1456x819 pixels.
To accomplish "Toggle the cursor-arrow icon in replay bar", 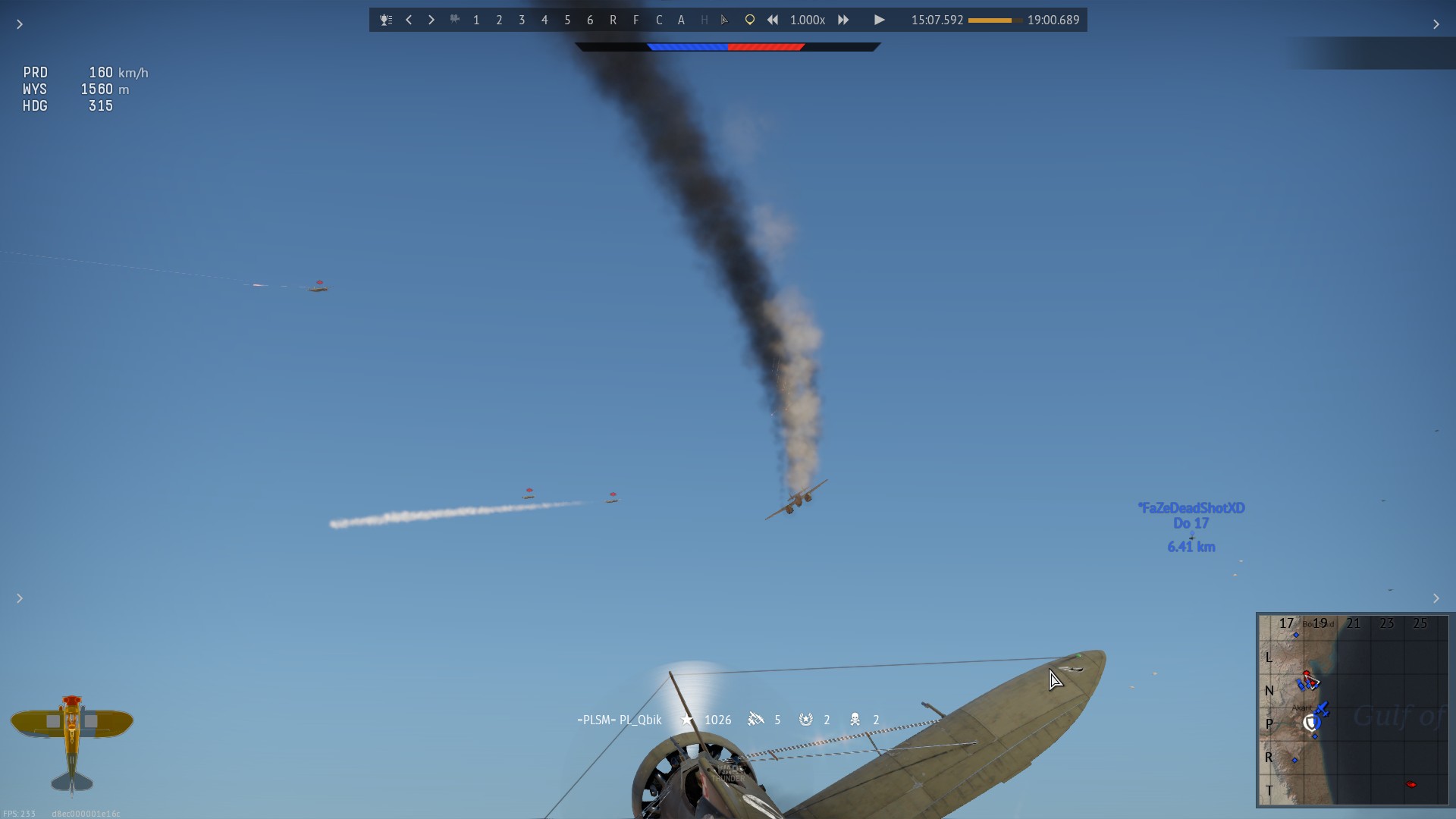I will 725,20.
